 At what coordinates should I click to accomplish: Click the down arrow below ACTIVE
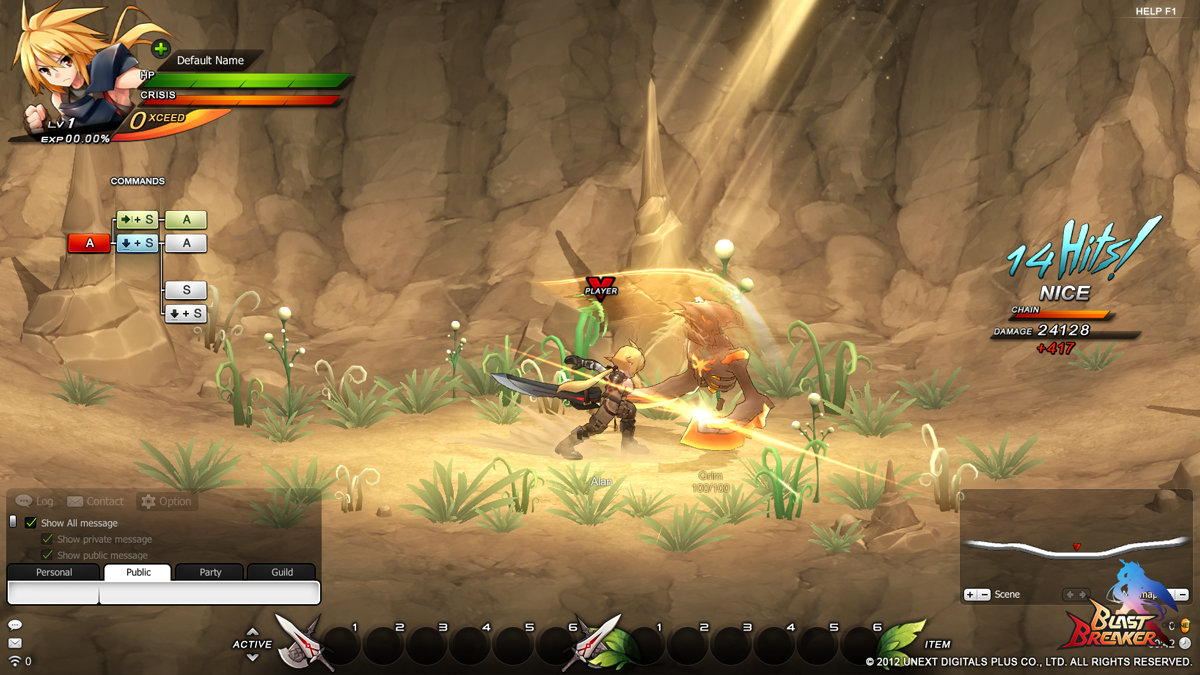tap(252, 657)
